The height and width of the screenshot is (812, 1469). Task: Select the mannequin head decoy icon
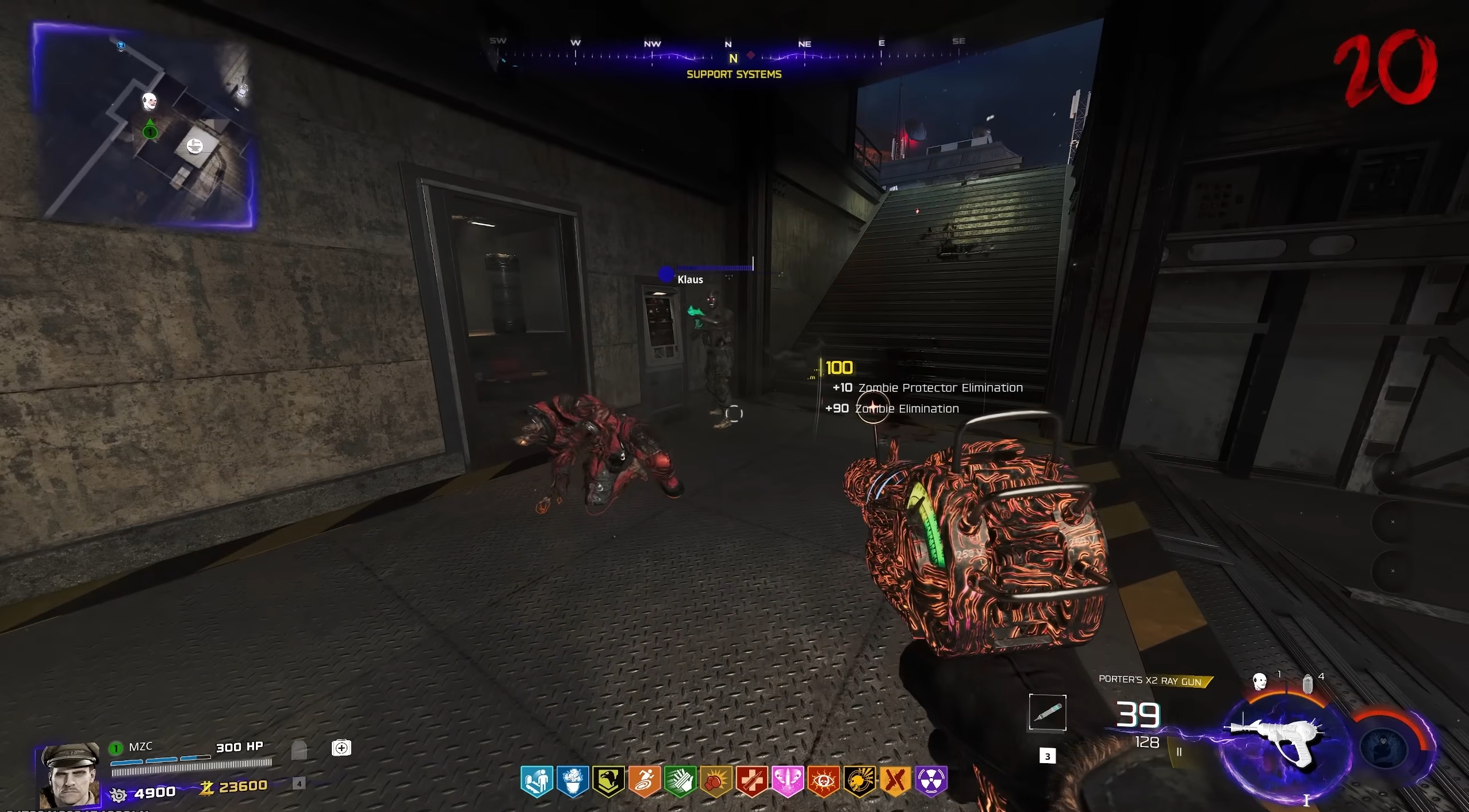[1260, 682]
